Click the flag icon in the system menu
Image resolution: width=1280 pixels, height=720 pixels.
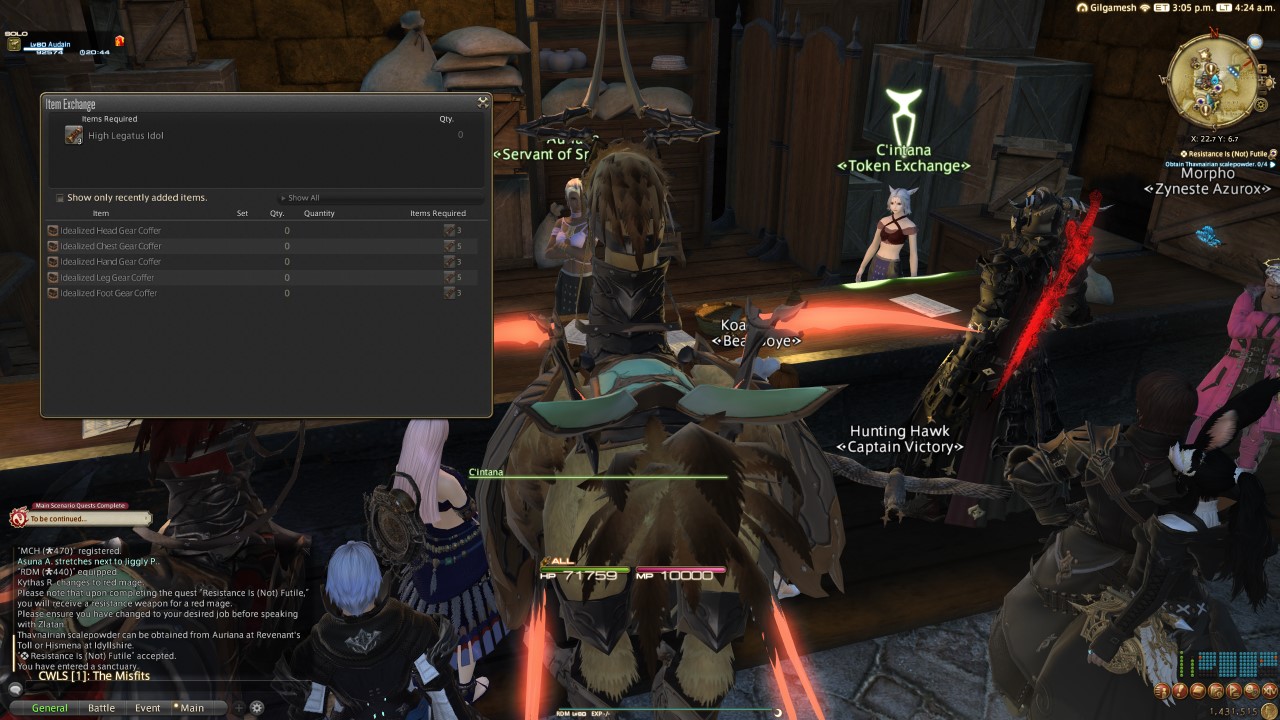1232,692
